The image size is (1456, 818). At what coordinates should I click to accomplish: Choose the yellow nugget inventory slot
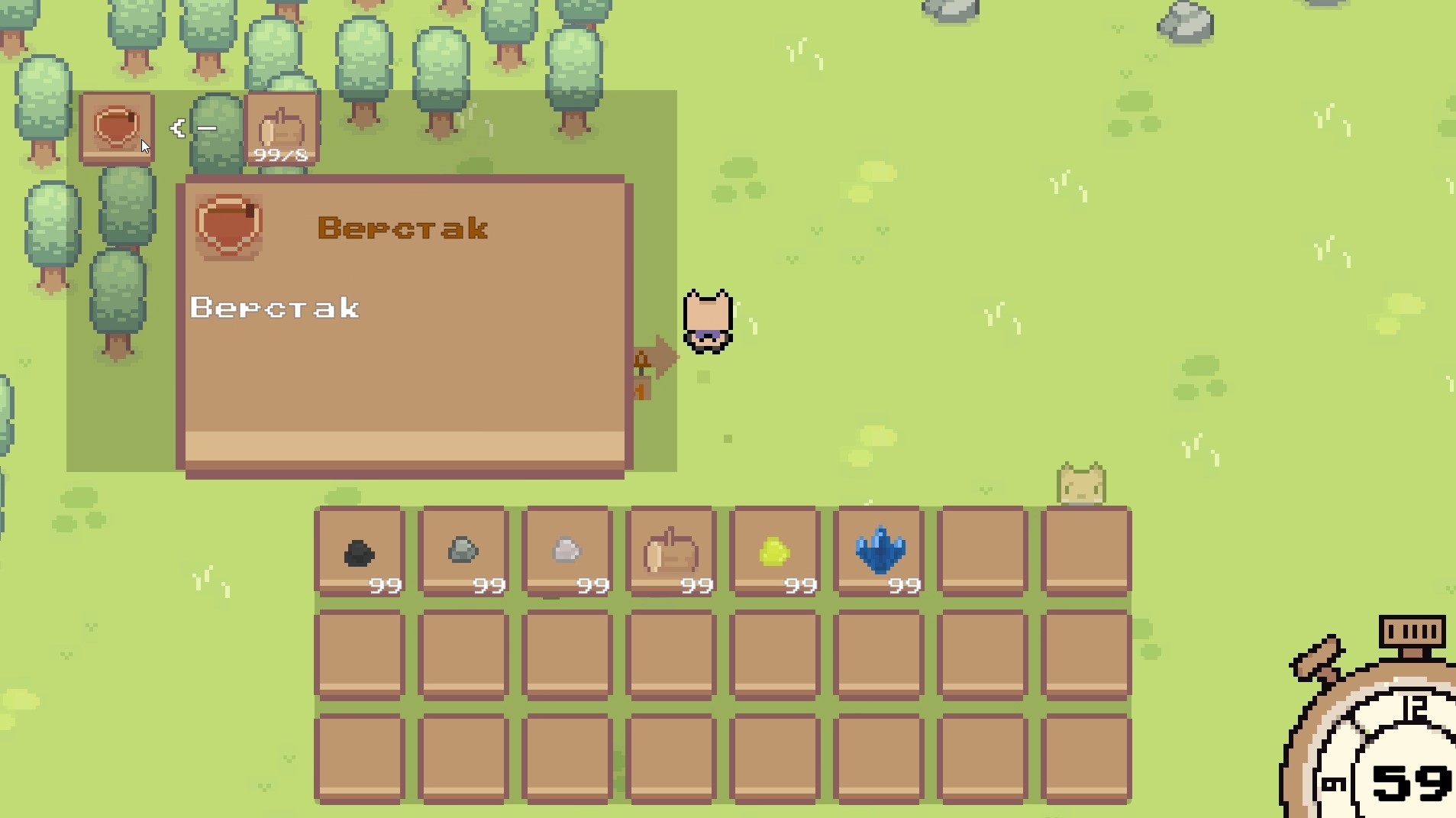774,551
